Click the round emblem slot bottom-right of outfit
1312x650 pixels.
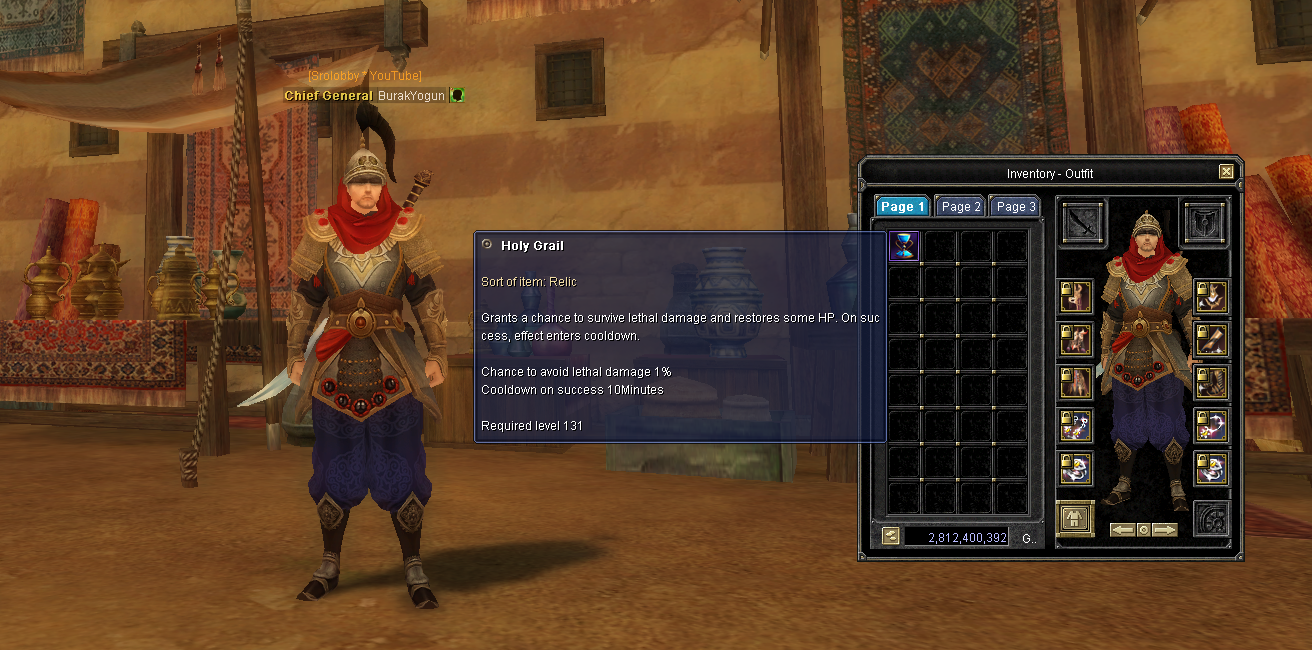(1211, 518)
